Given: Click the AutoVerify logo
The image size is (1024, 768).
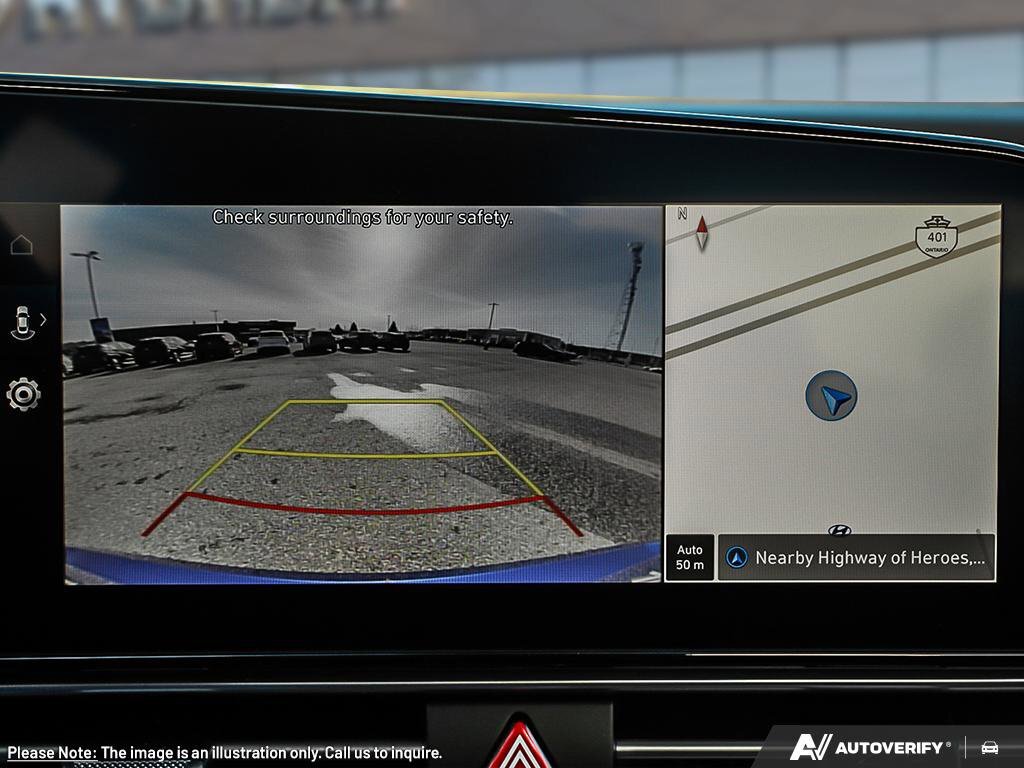Looking at the screenshot, I should click(x=869, y=747).
